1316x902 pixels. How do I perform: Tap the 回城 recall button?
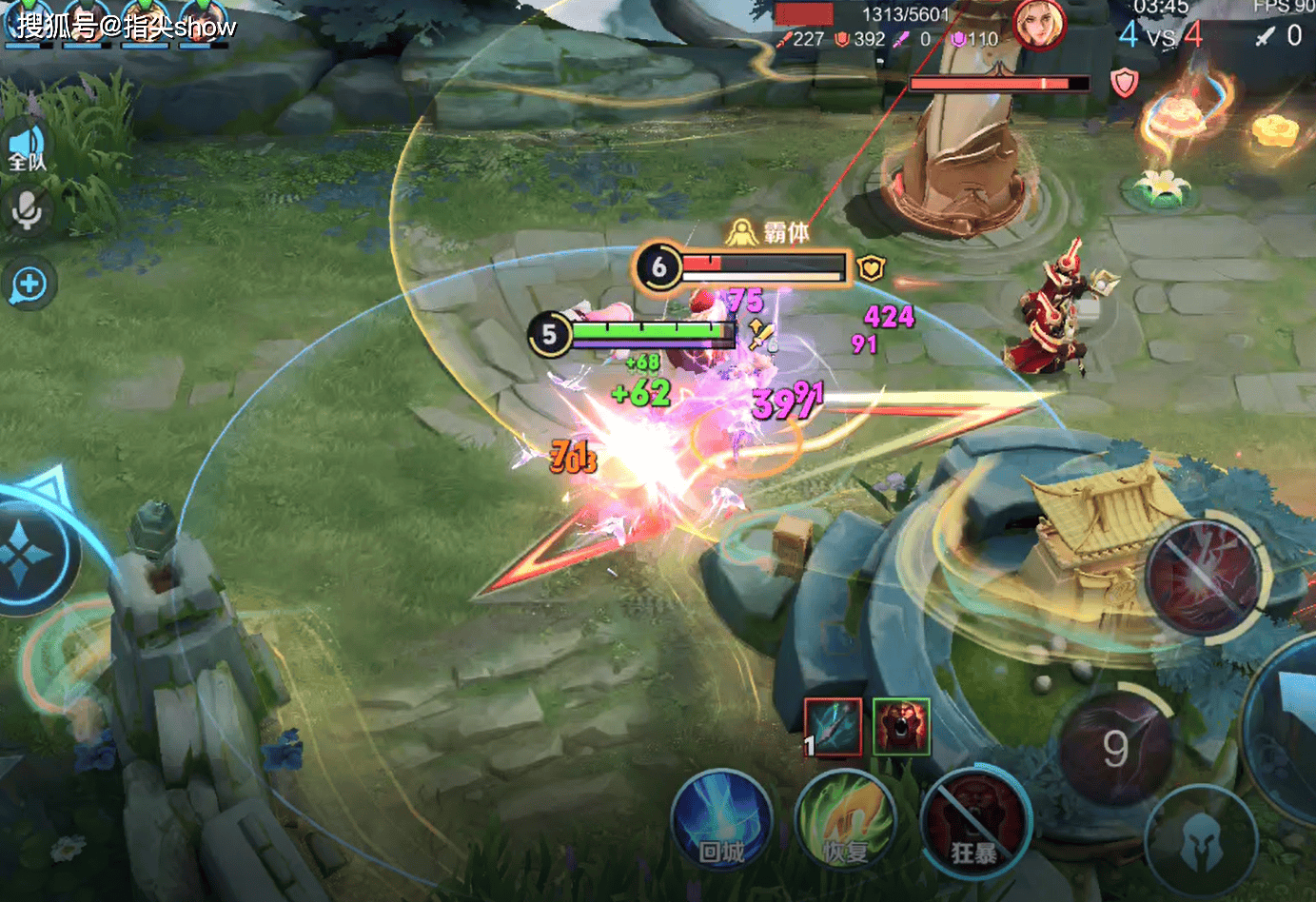(x=721, y=822)
